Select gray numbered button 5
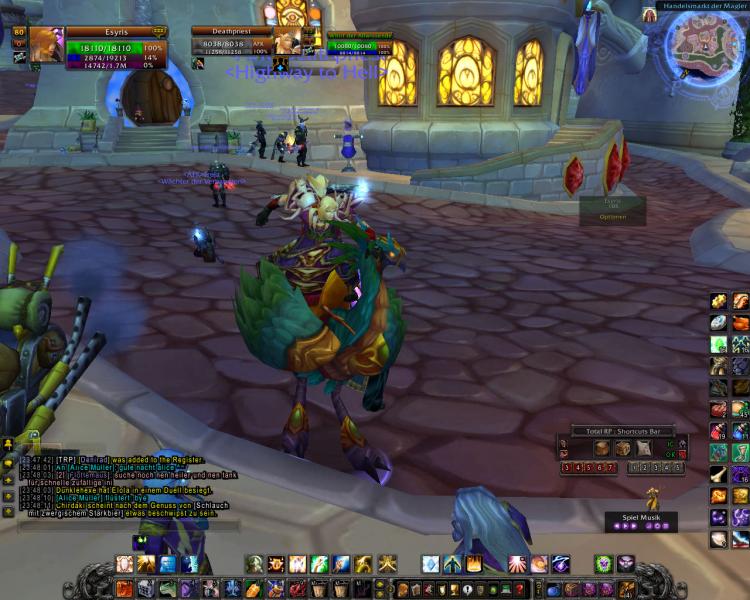750x600 pixels. tap(677, 467)
